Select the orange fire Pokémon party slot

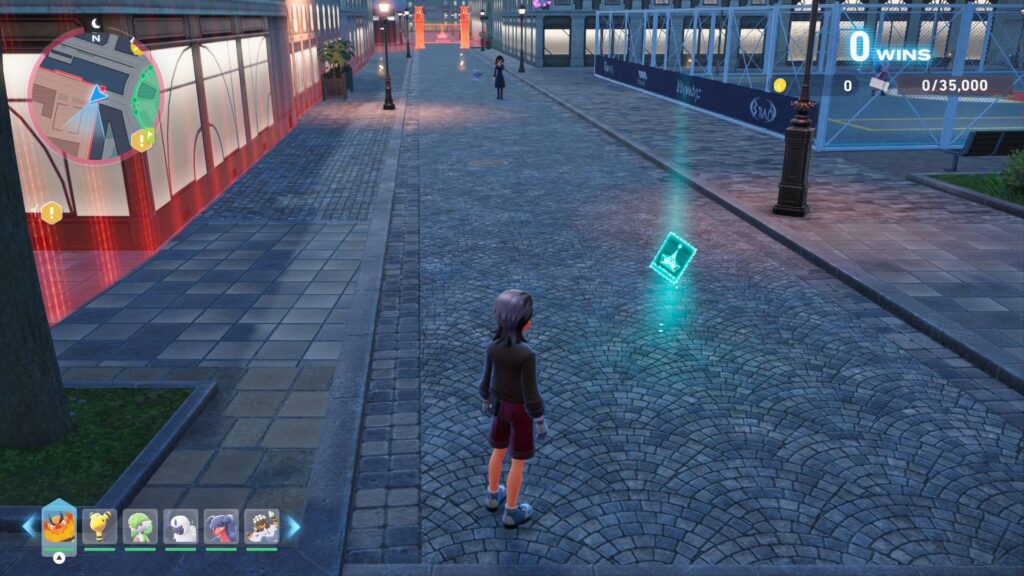point(59,526)
